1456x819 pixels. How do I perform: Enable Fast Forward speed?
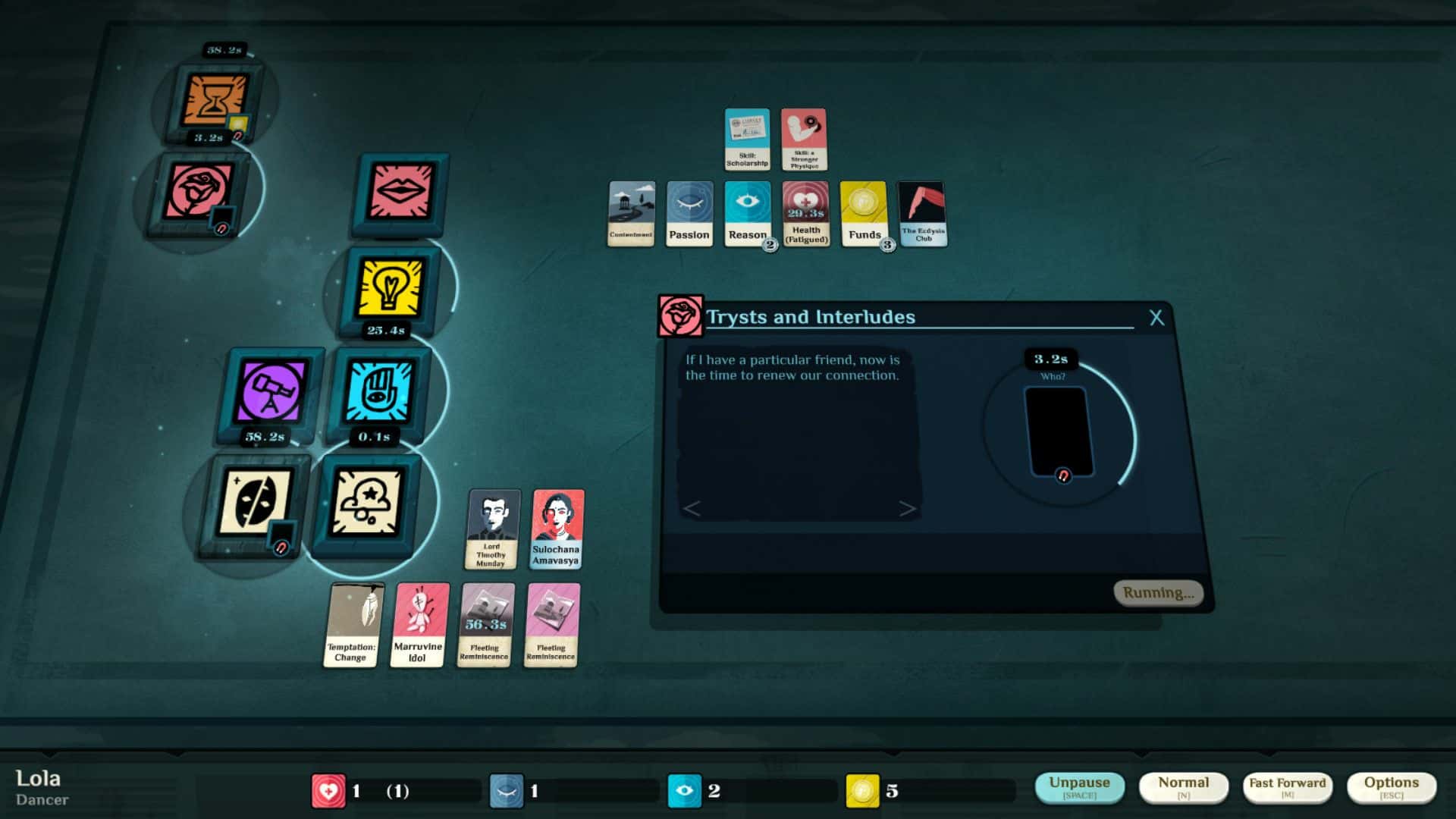point(1288,785)
